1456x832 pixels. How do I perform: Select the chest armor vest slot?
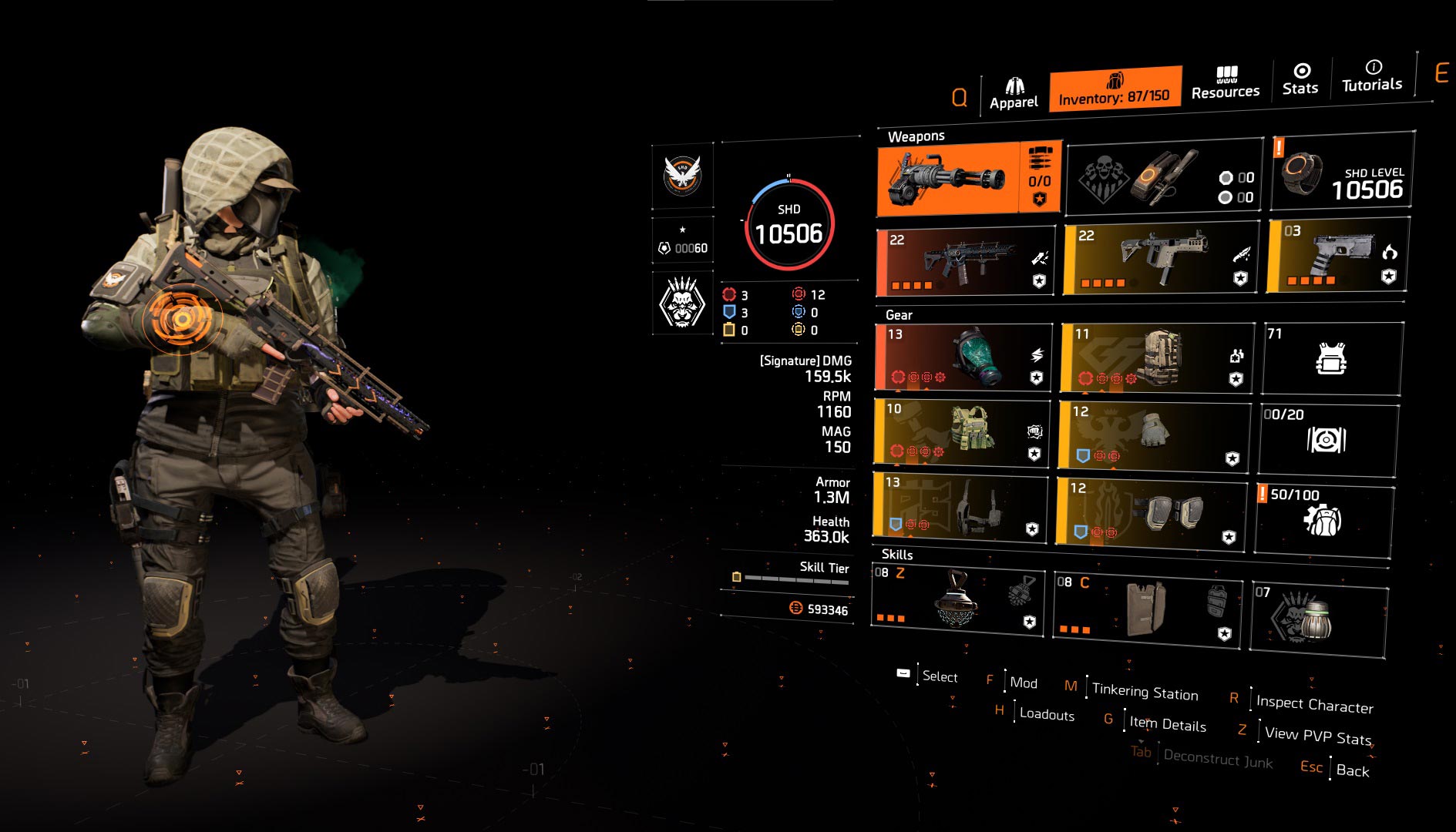pos(962,433)
